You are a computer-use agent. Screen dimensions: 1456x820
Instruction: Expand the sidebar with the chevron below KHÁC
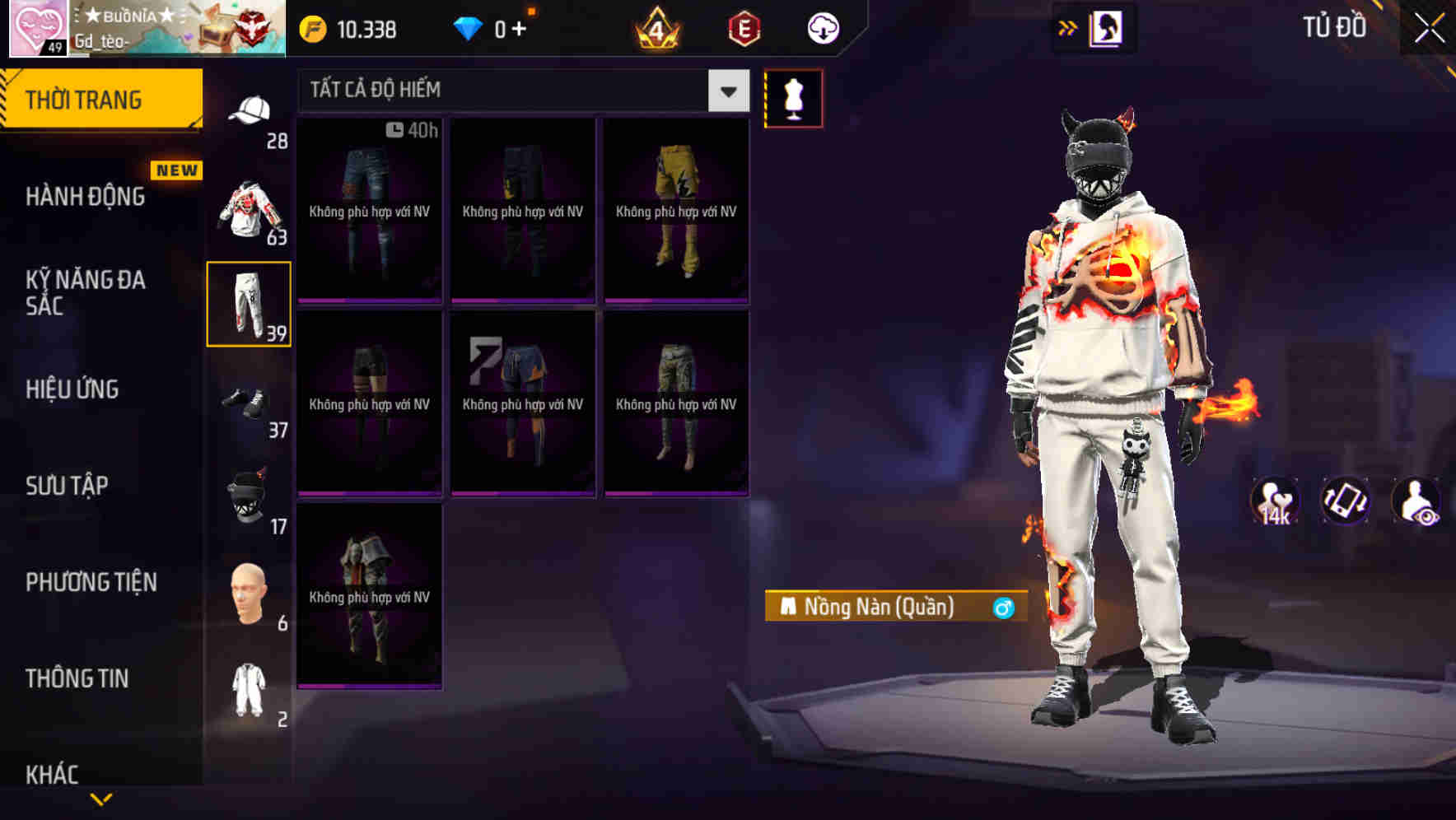[101, 797]
